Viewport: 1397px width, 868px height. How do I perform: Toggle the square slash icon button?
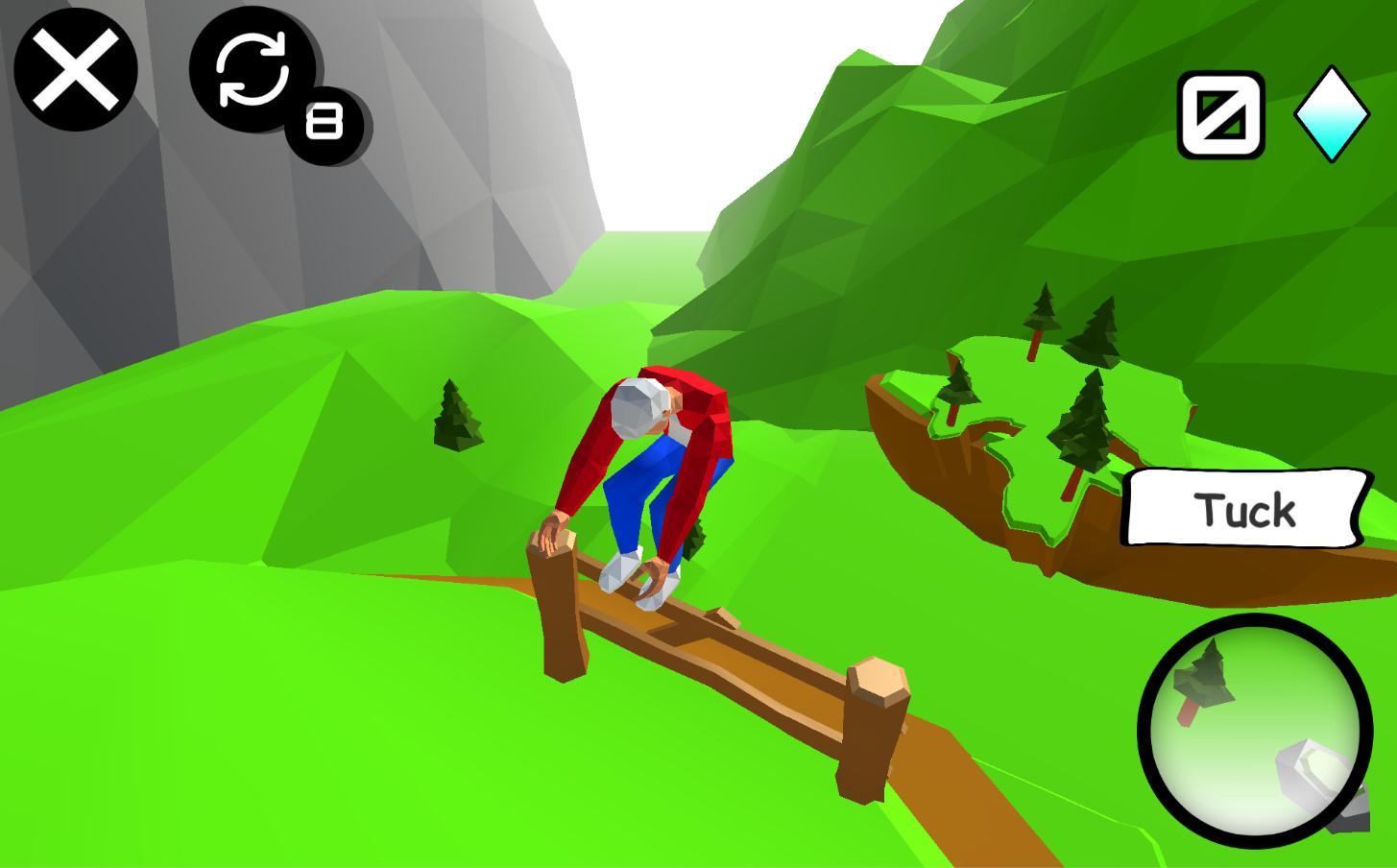1221,114
